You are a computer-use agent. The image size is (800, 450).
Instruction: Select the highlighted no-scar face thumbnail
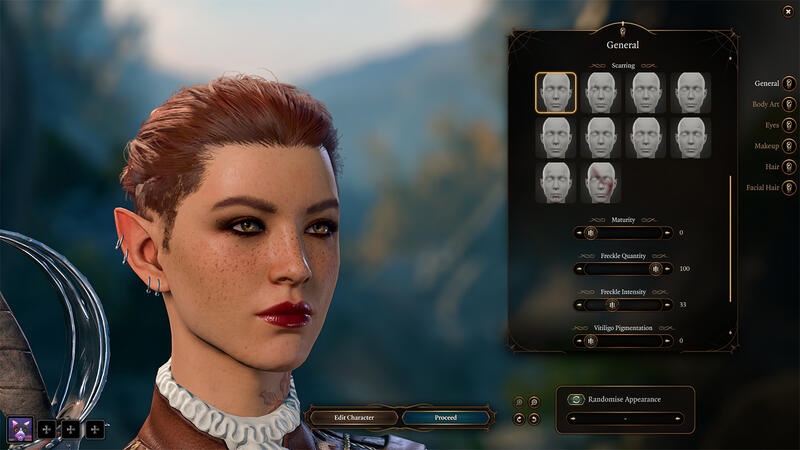click(x=555, y=92)
